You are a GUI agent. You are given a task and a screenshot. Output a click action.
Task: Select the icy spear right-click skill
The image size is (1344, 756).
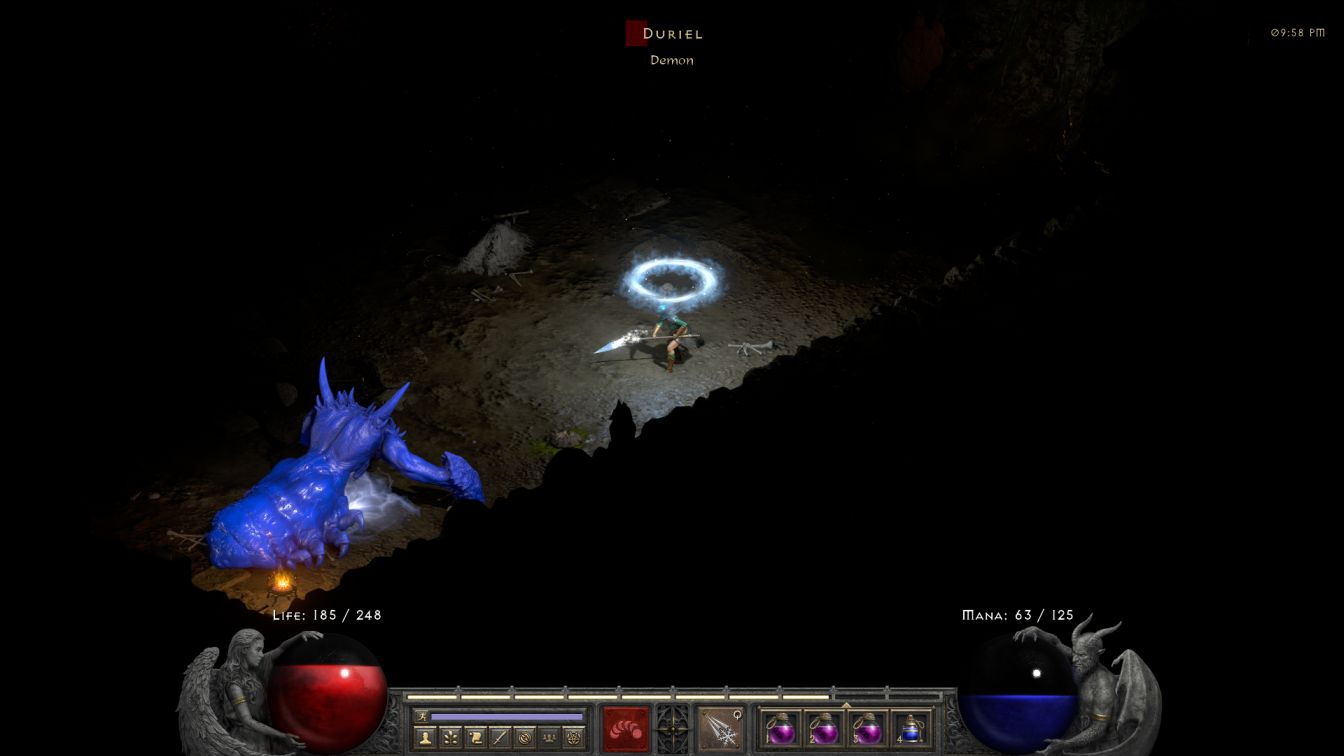719,727
